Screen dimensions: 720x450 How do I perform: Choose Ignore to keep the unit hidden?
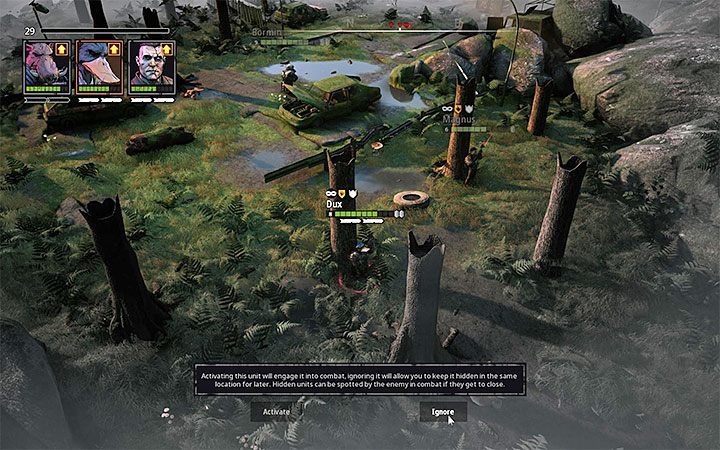coord(442,411)
